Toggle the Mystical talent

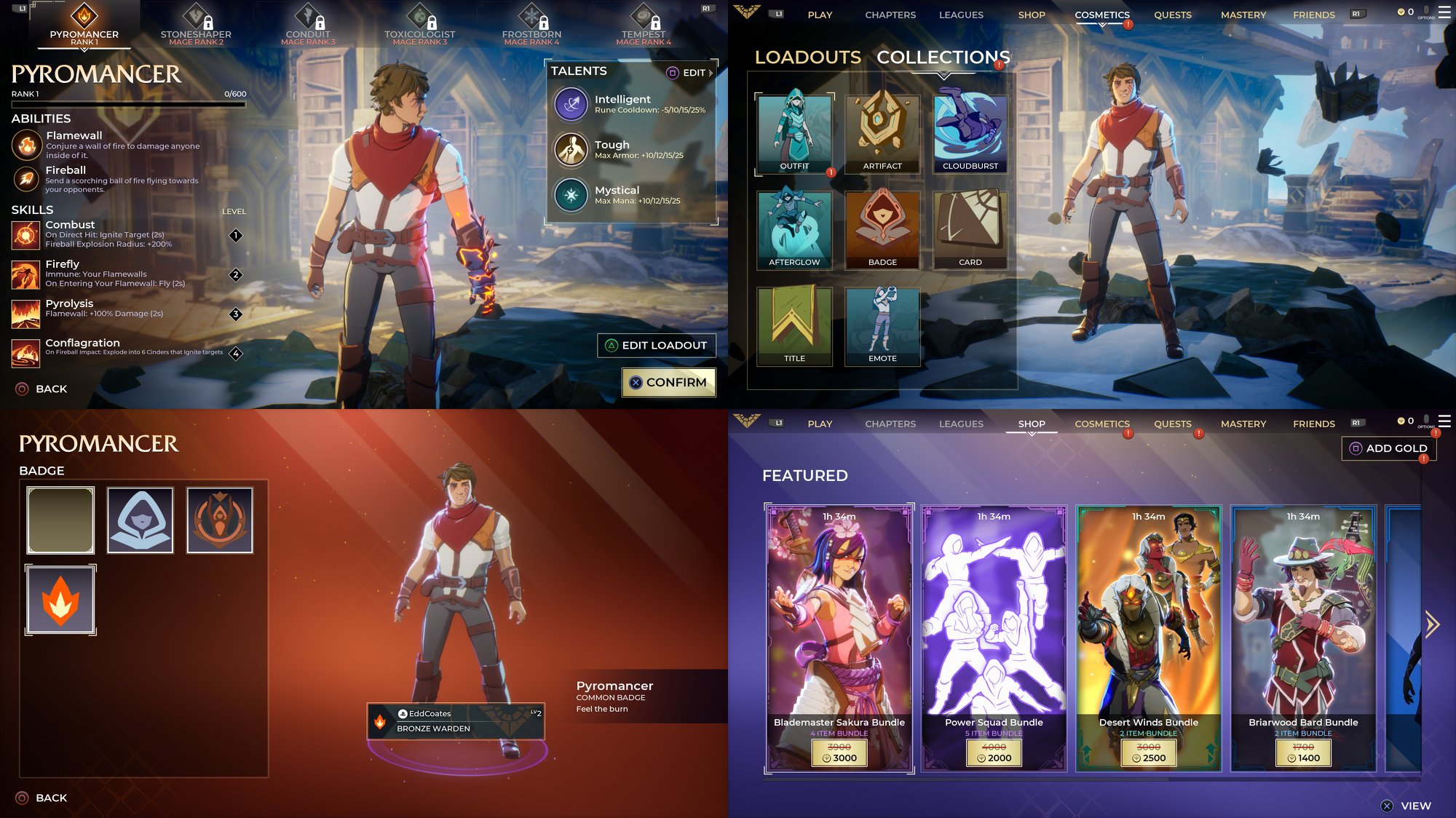click(571, 195)
